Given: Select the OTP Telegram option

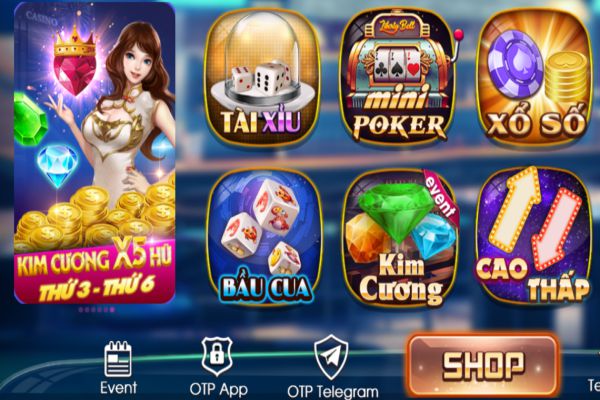Looking at the screenshot, I should 332,368.
